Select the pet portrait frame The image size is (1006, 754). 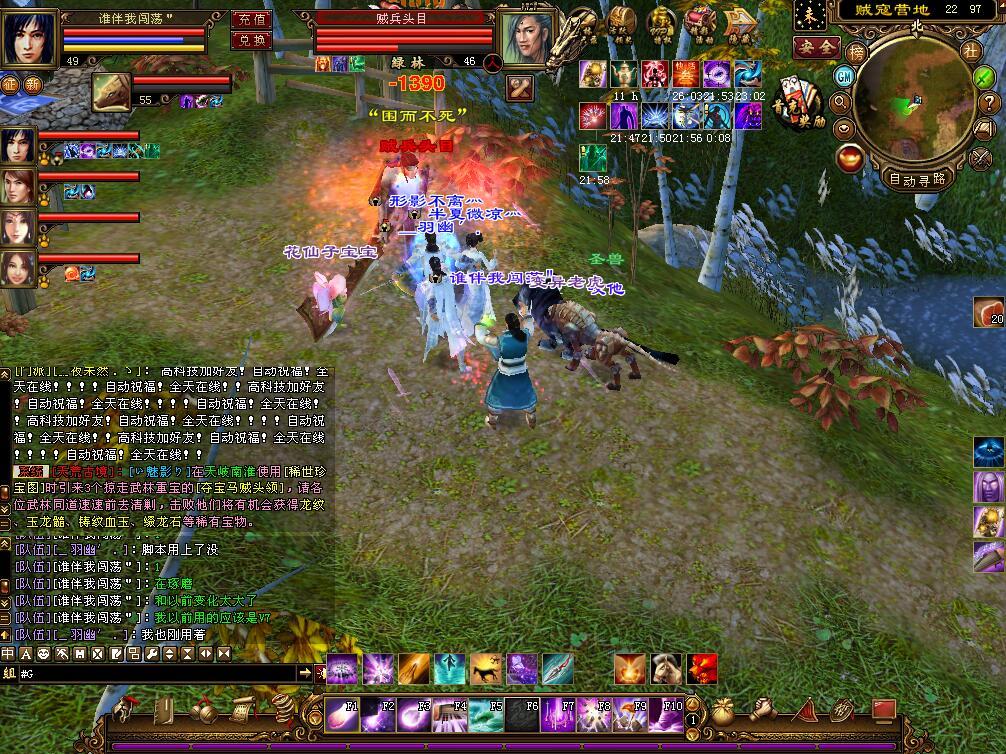coord(110,92)
